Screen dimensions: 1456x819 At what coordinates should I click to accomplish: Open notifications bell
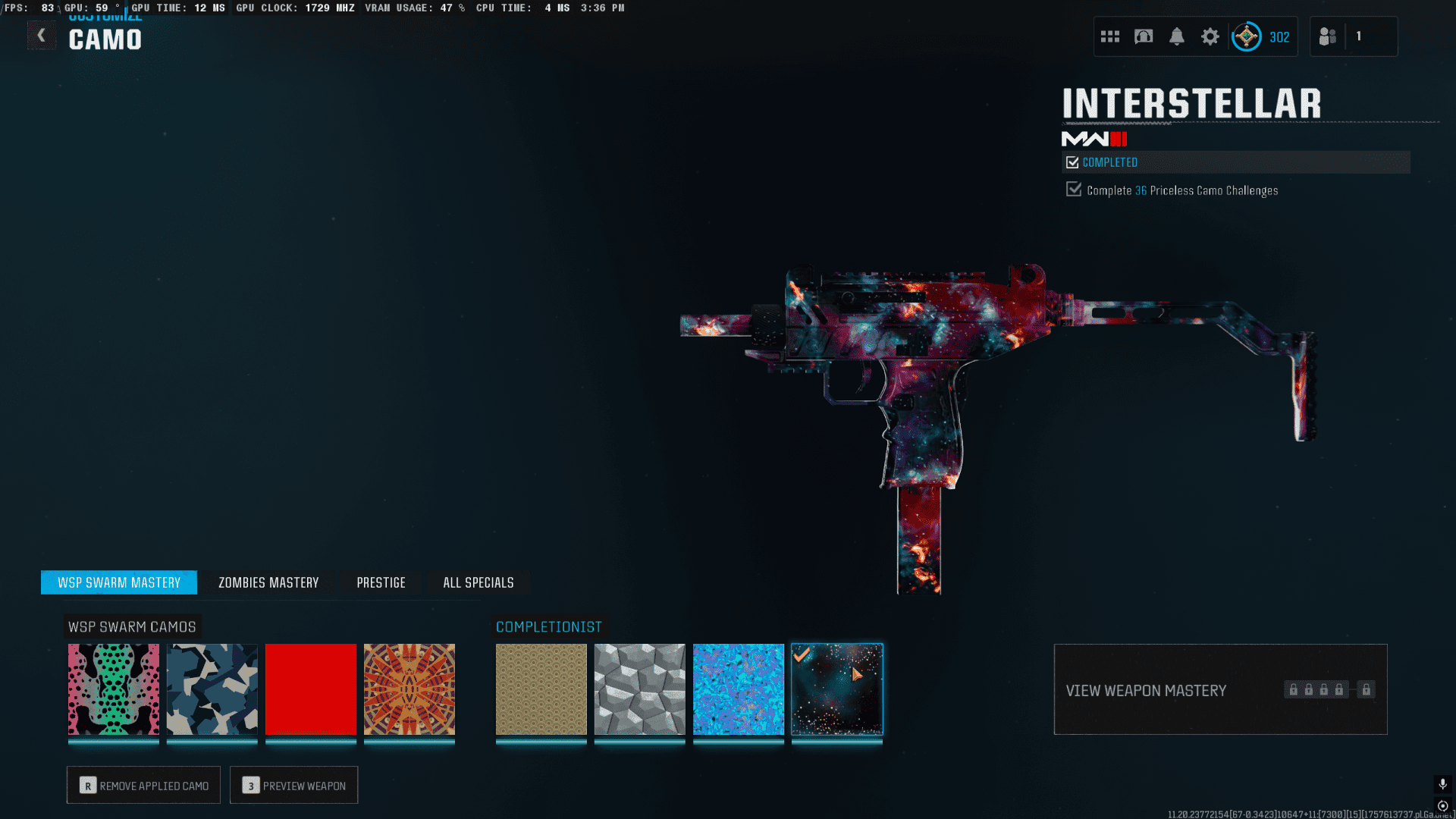tap(1177, 36)
